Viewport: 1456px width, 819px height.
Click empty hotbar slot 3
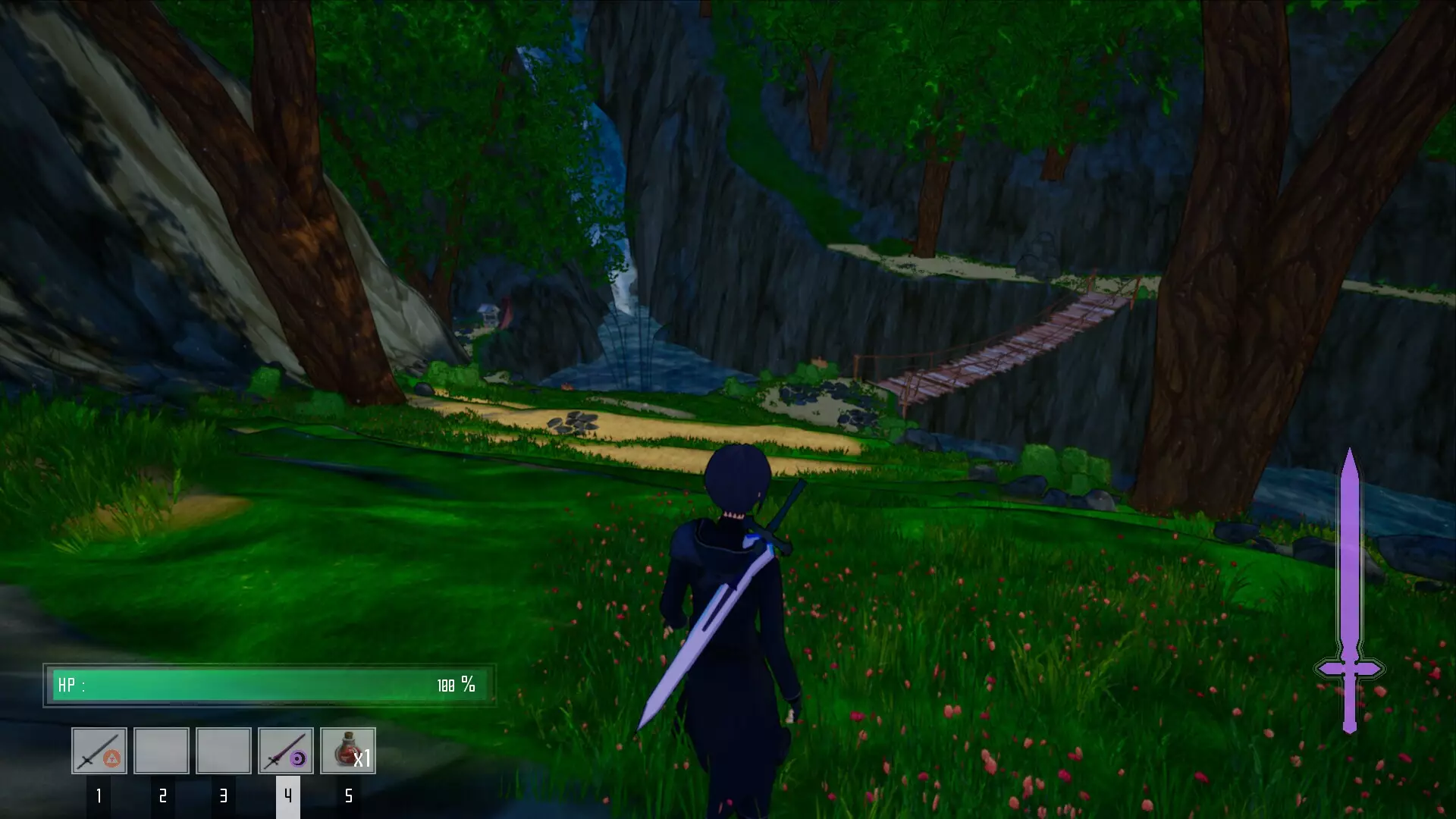224,751
